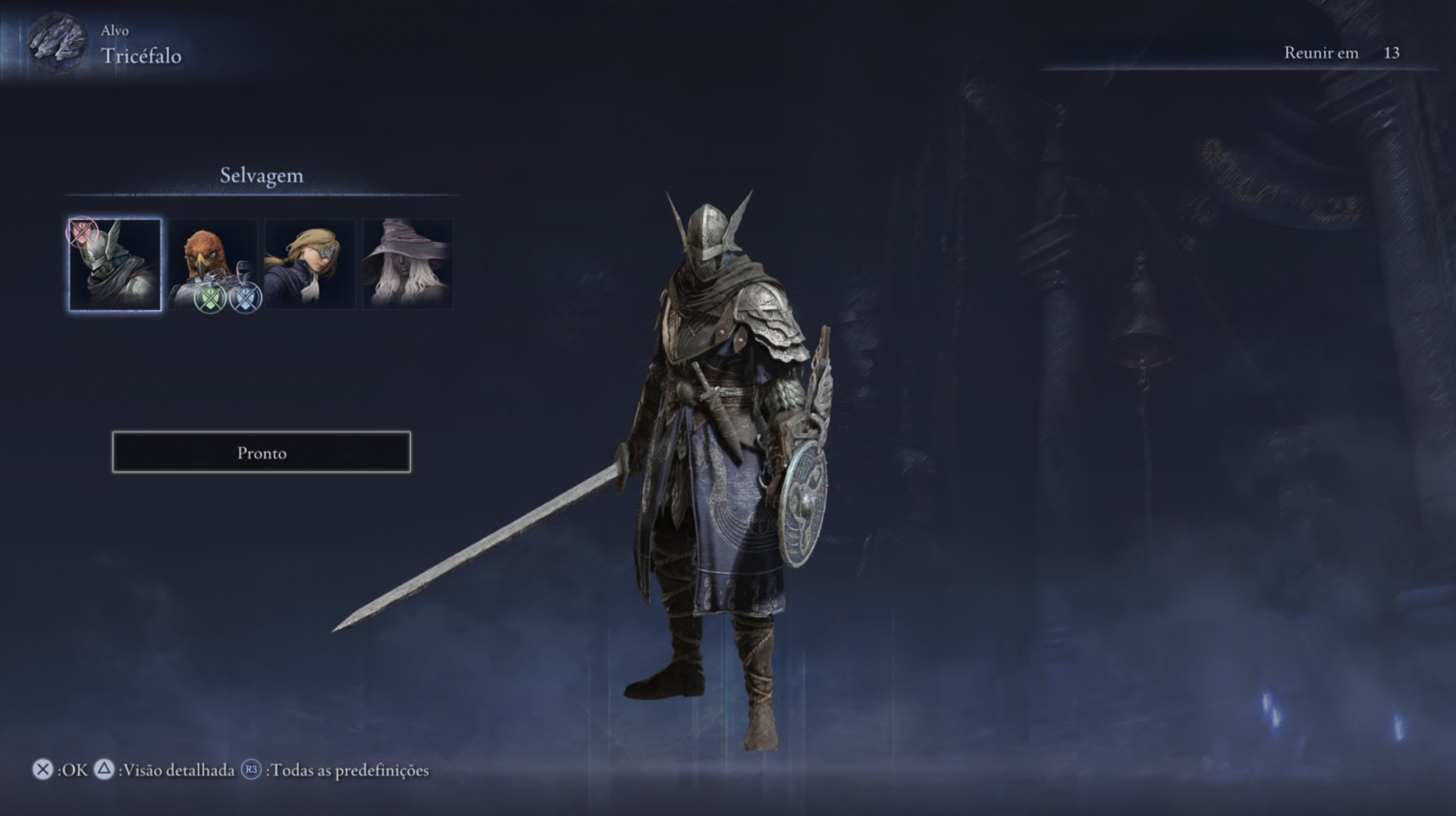The image size is (1456, 816).
Task: Confirm readiness with the Pronto button
Action: pyautogui.click(x=261, y=452)
